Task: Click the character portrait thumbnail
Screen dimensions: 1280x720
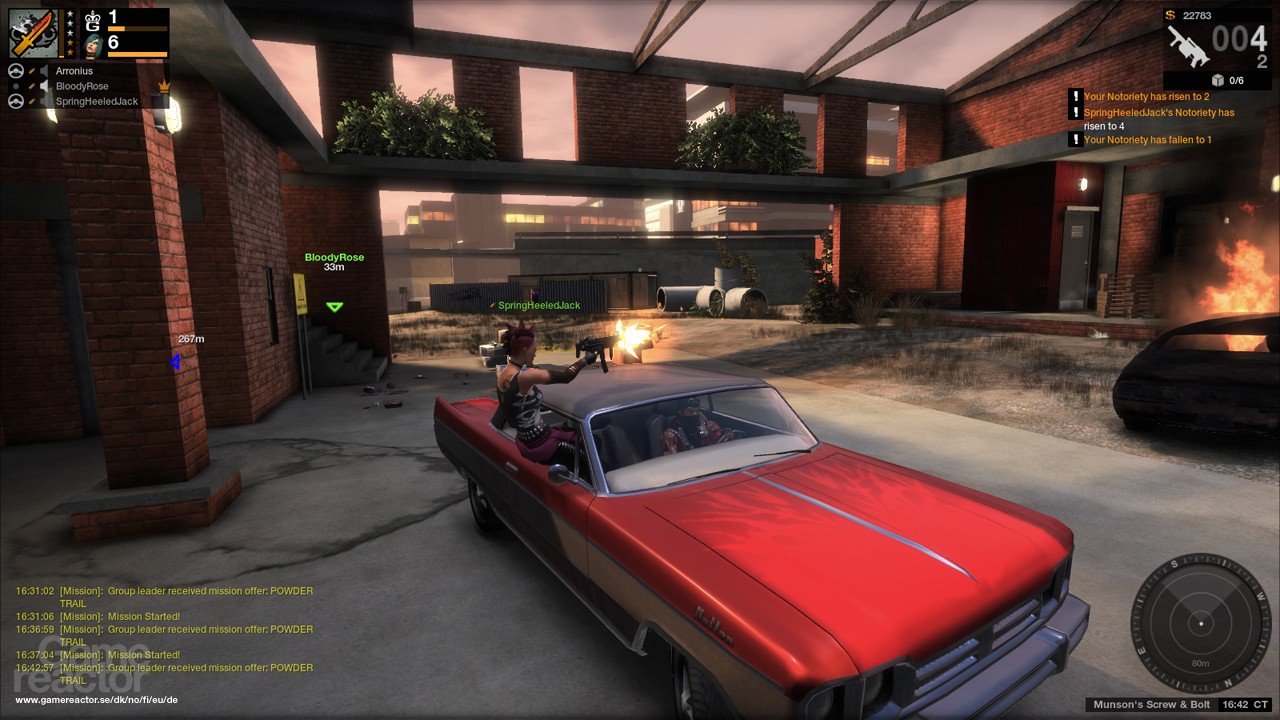Action: point(92,45)
